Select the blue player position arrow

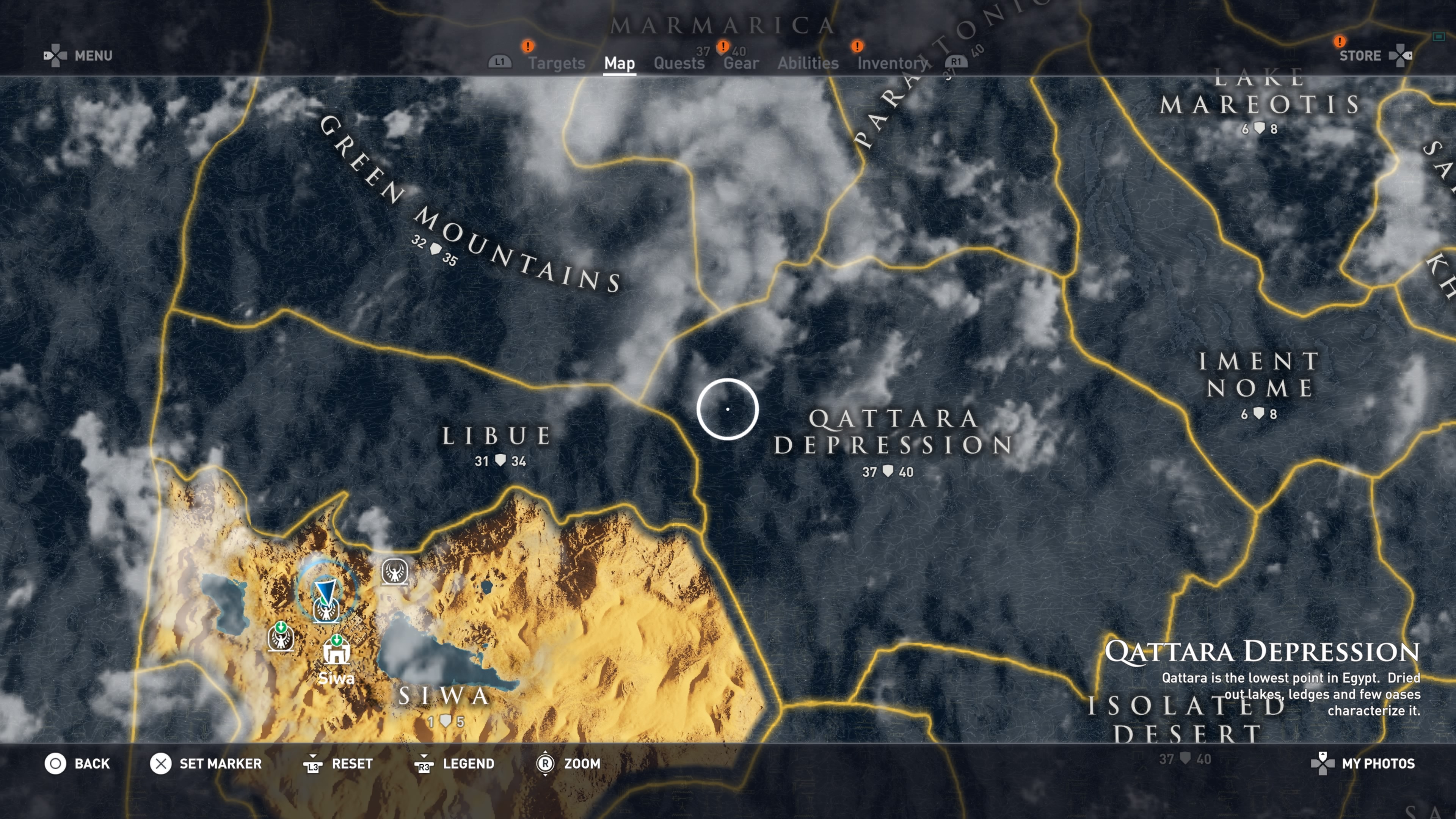326,590
